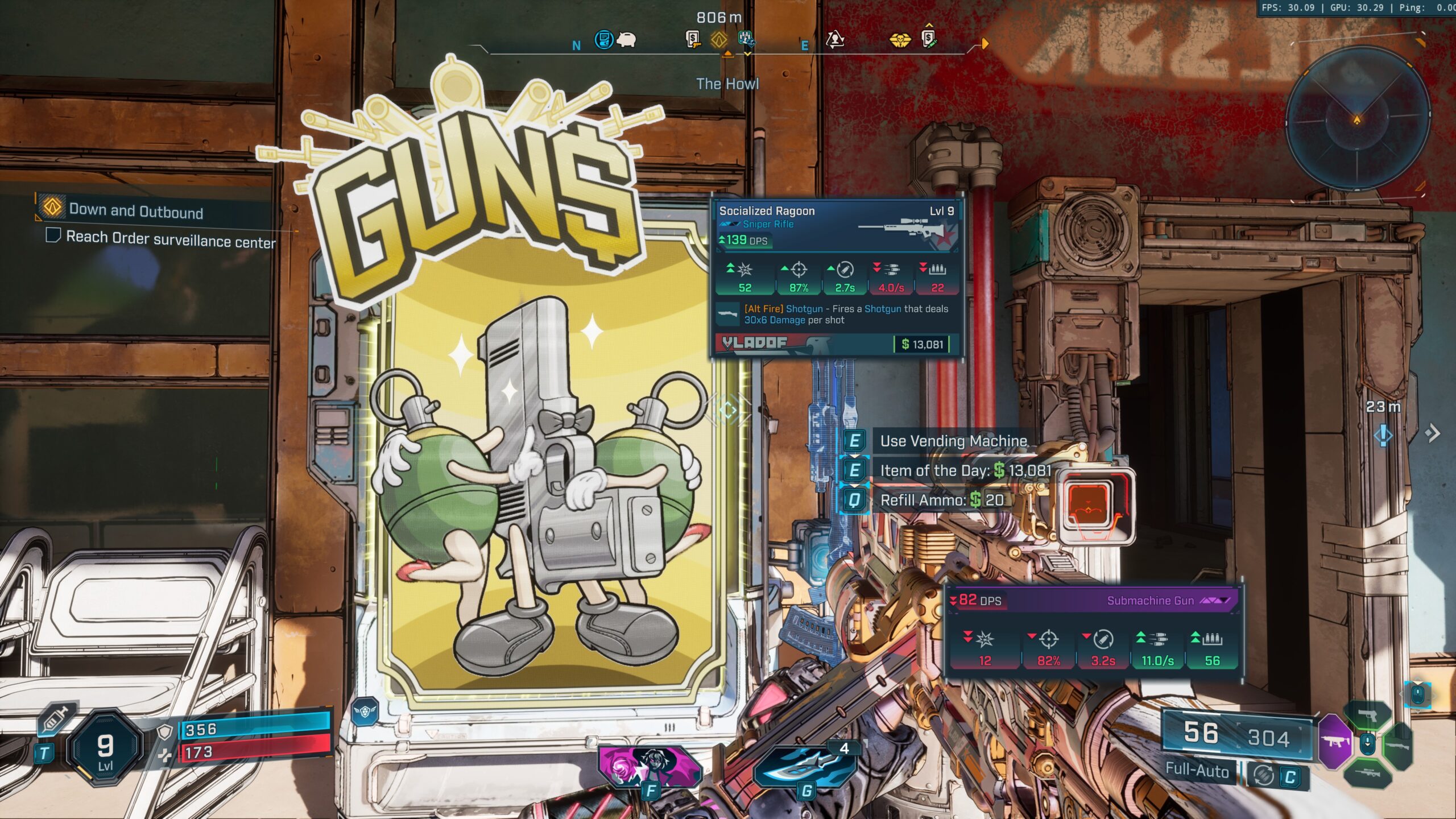1456x819 pixels.
Task: Click the yellow up-arrow above the compass vending icon
Action: point(929,26)
